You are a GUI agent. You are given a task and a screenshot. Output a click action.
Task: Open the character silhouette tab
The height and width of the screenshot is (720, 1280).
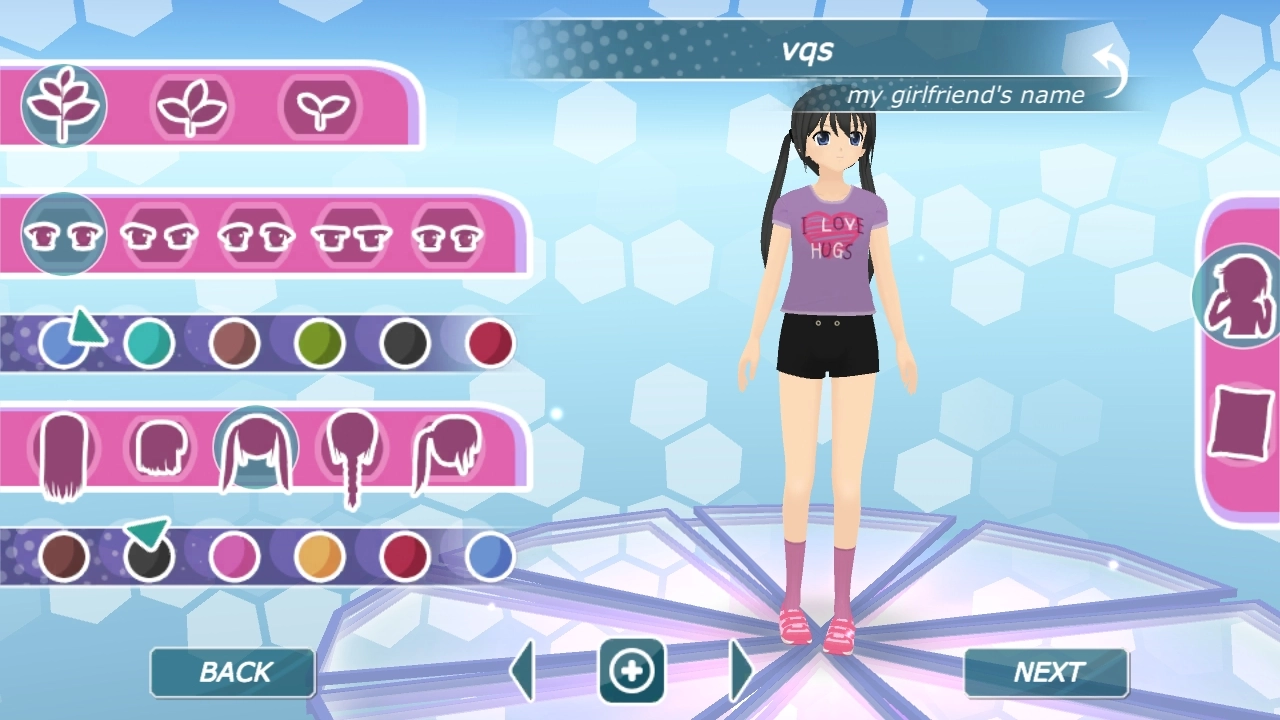tap(1240, 296)
